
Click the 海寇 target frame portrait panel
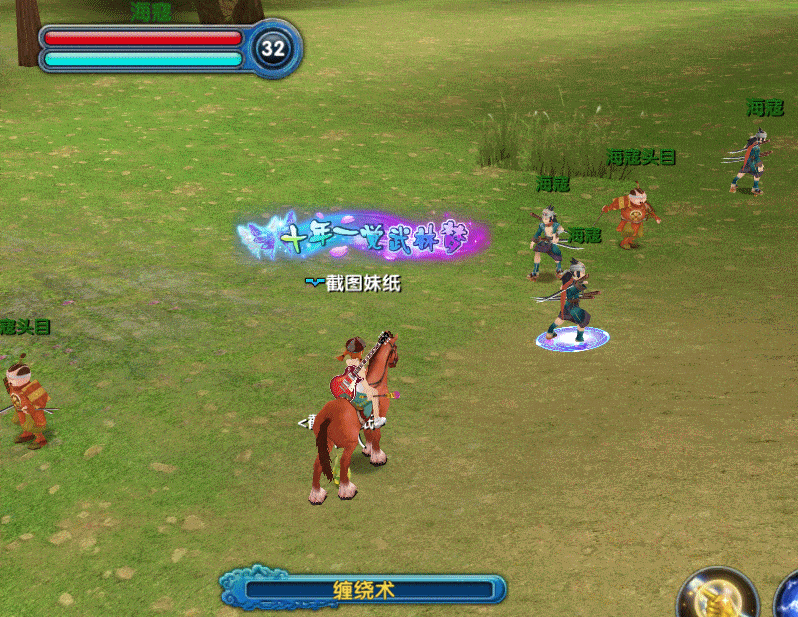(x=168, y=47)
